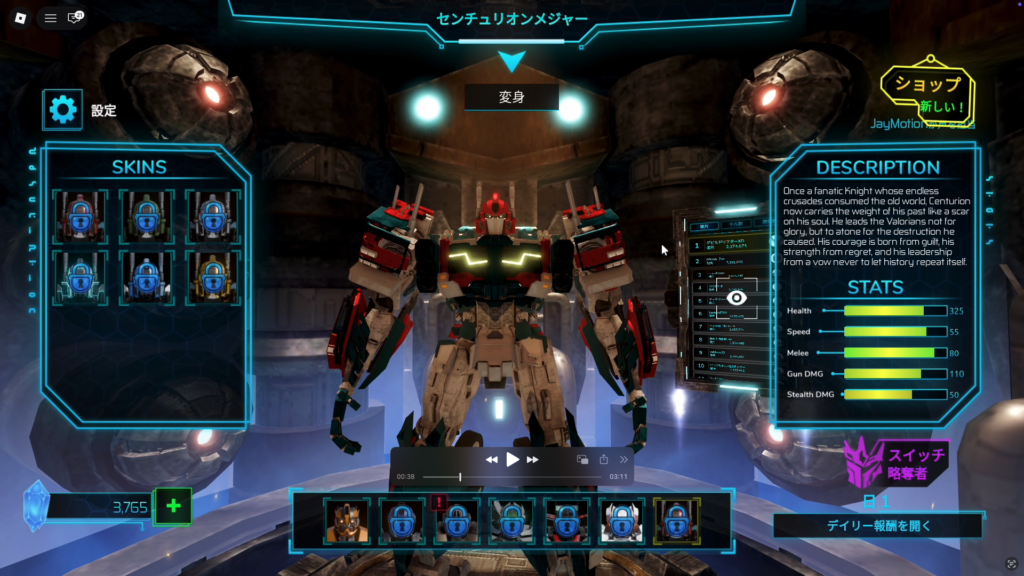Choose the yellow-framed locked character
Viewport: 1024px width, 576px height.
pos(677,521)
